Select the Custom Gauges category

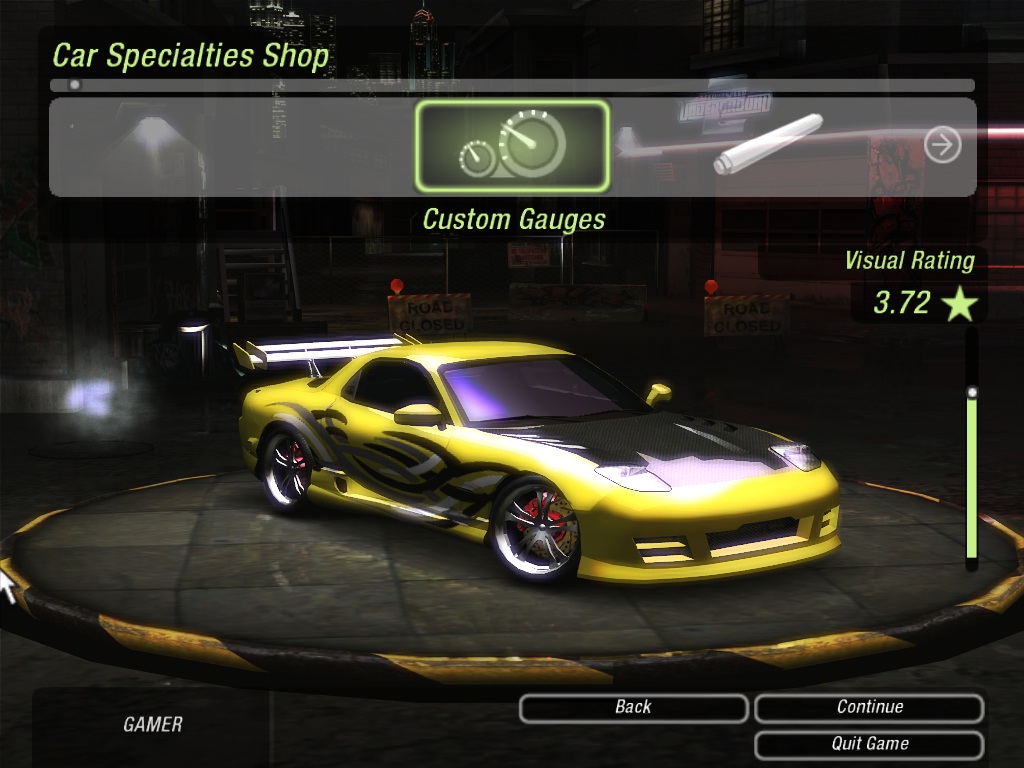[x=512, y=146]
